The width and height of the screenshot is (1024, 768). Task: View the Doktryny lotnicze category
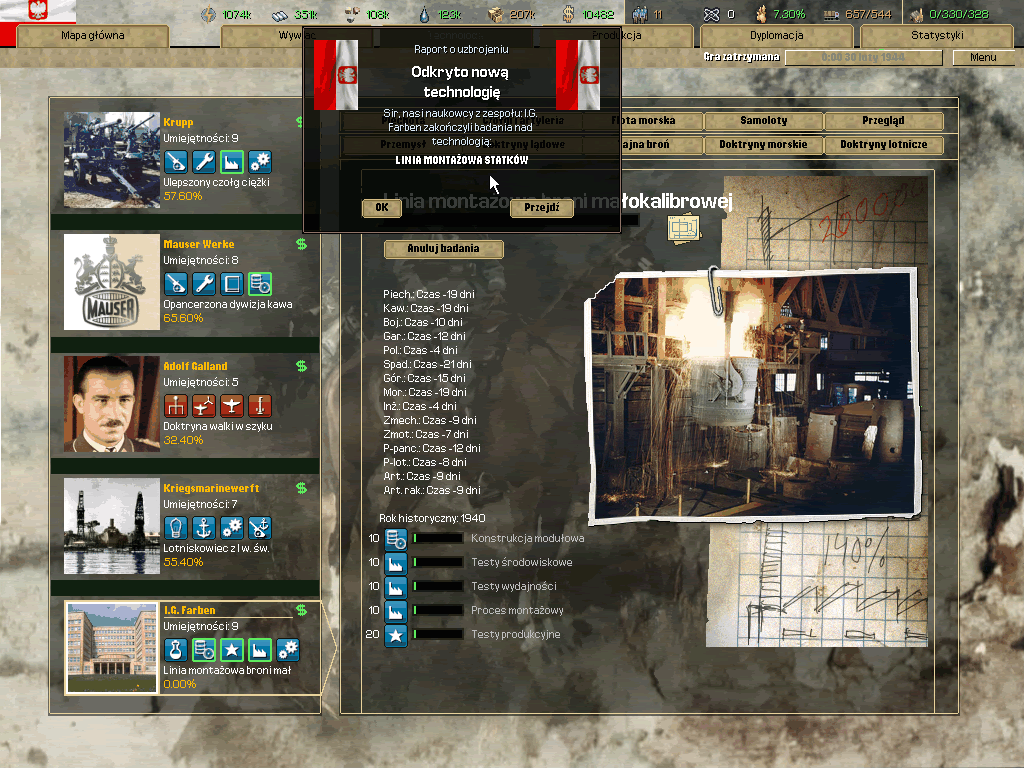(883, 145)
